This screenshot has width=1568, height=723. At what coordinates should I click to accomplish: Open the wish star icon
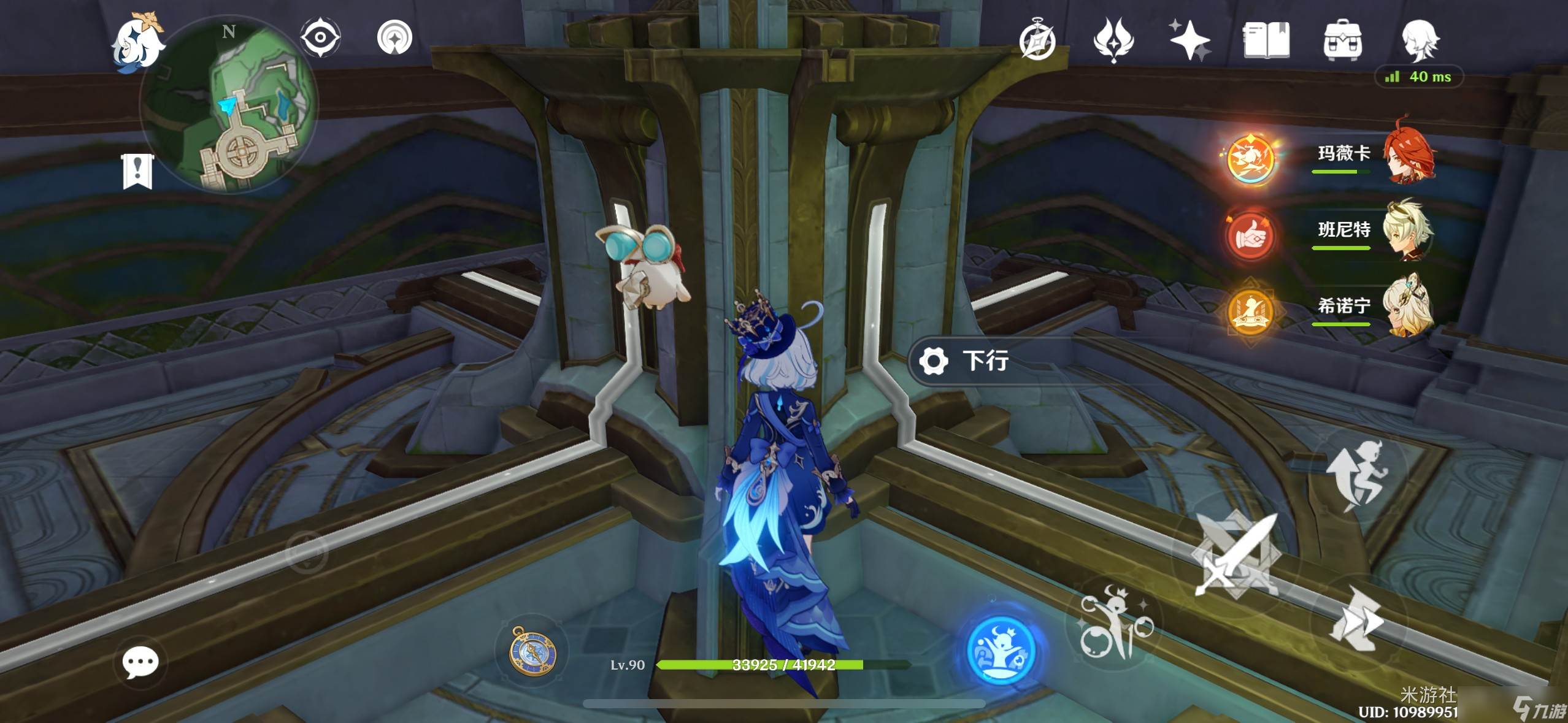pyautogui.click(x=1189, y=40)
